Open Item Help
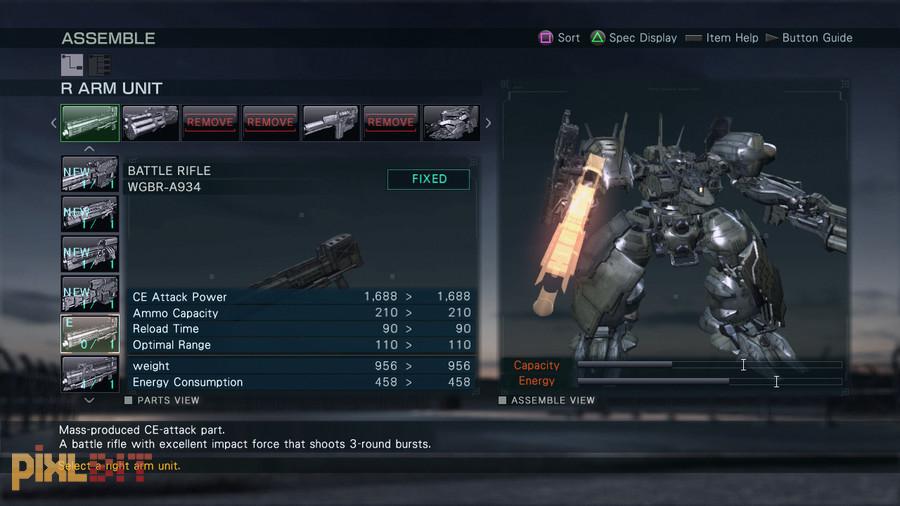Viewport: 900px width, 506px height. 720,38
